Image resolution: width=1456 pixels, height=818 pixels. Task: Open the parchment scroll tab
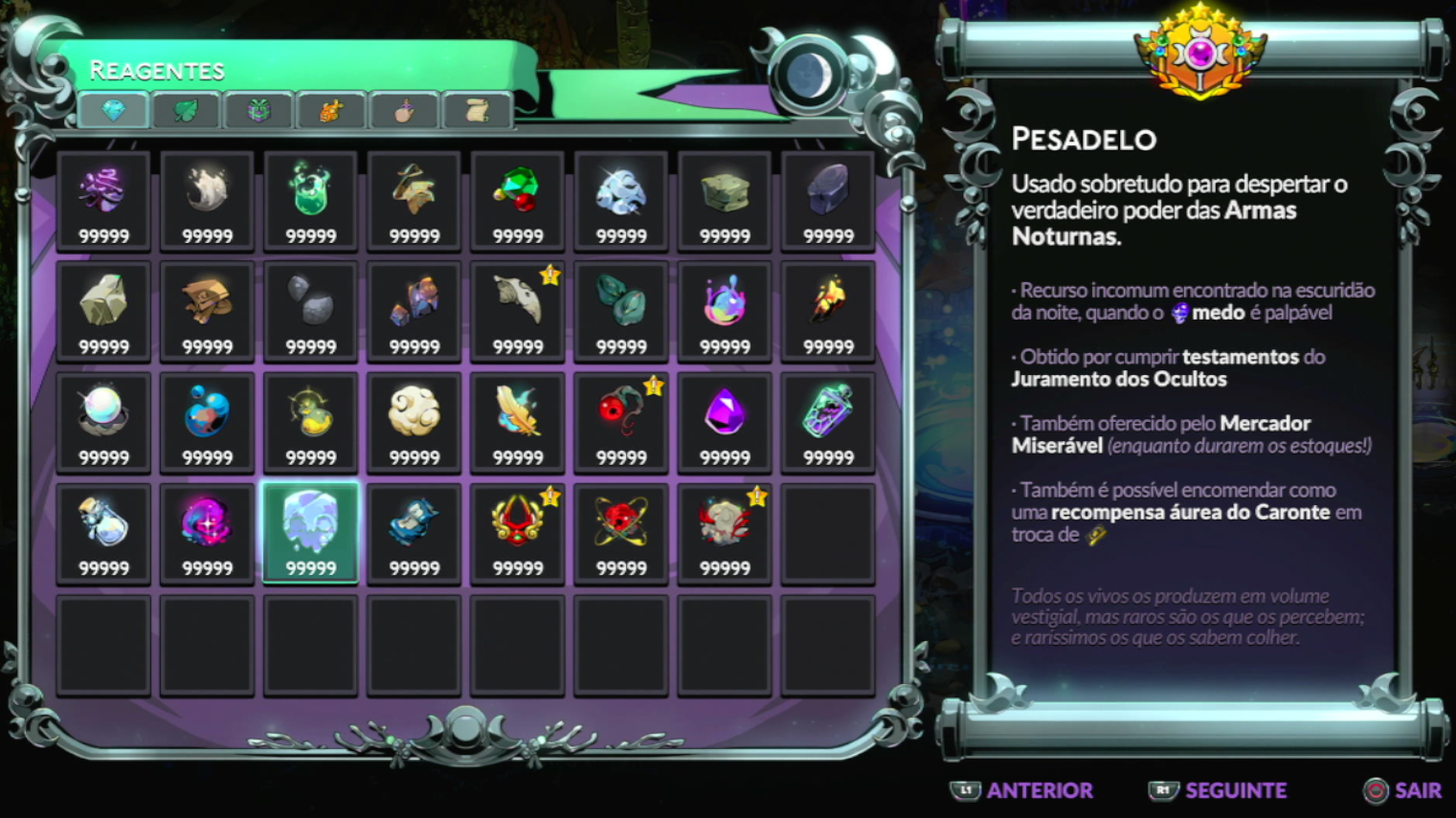pyautogui.click(x=477, y=111)
